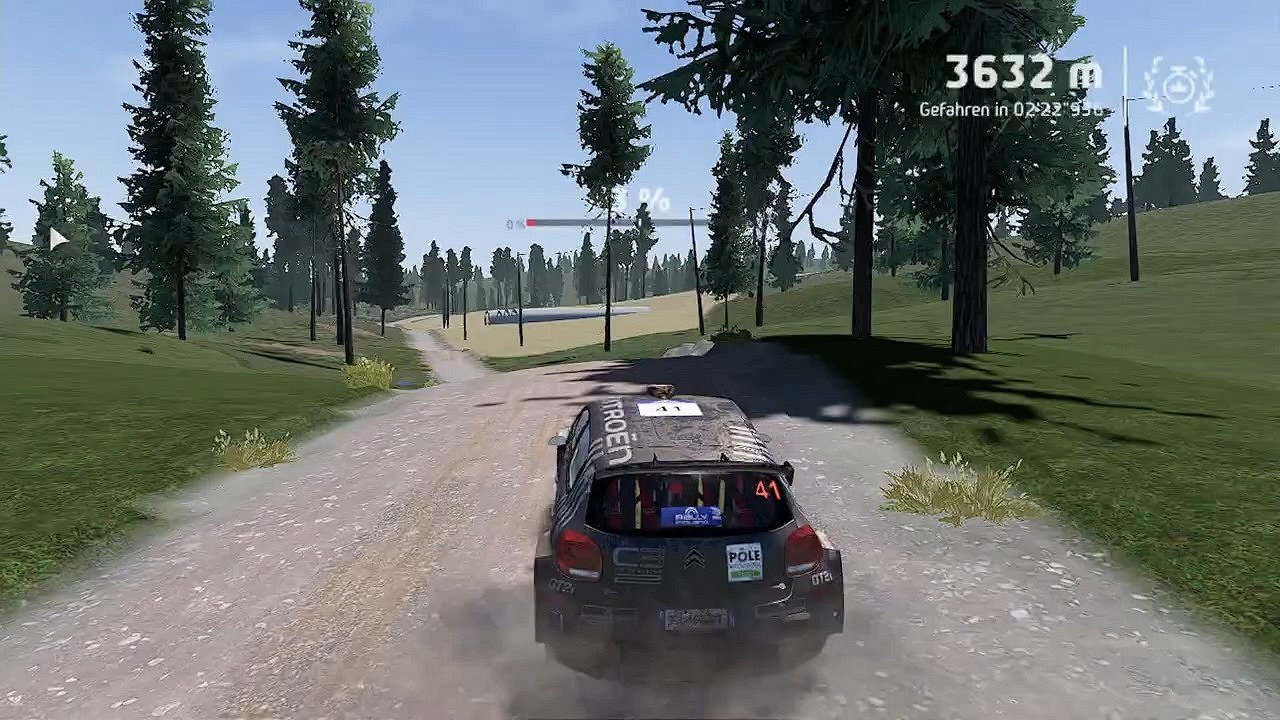Select the 0 % label beside the progress bar
This screenshot has width=1280, height=720.
[x=515, y=222]
